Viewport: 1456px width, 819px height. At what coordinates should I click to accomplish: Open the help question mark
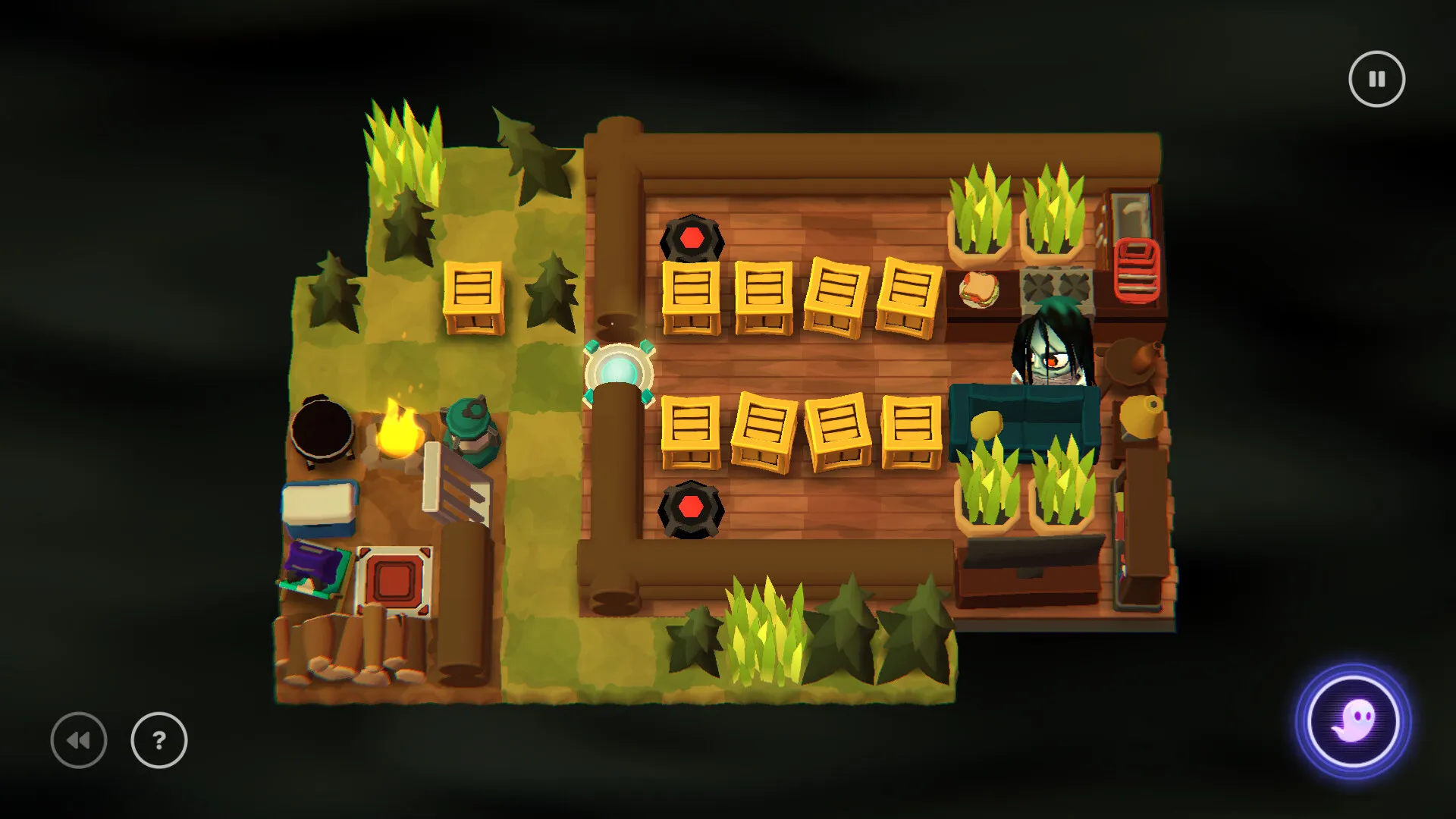(158, 741)
